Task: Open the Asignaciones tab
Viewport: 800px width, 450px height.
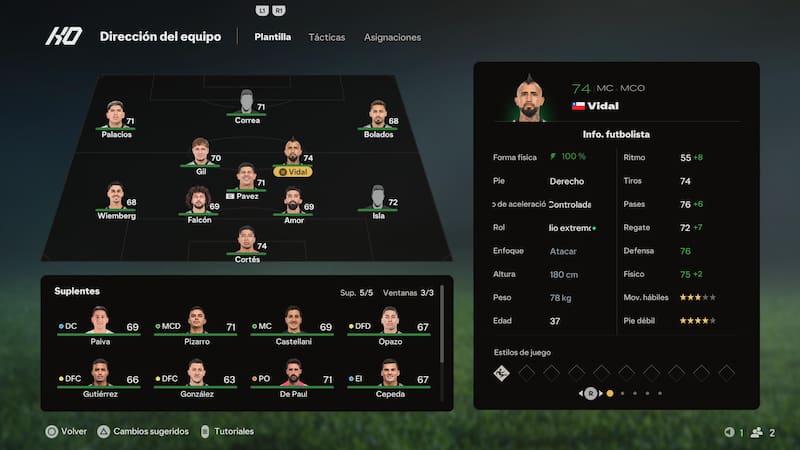Action: 392,37
